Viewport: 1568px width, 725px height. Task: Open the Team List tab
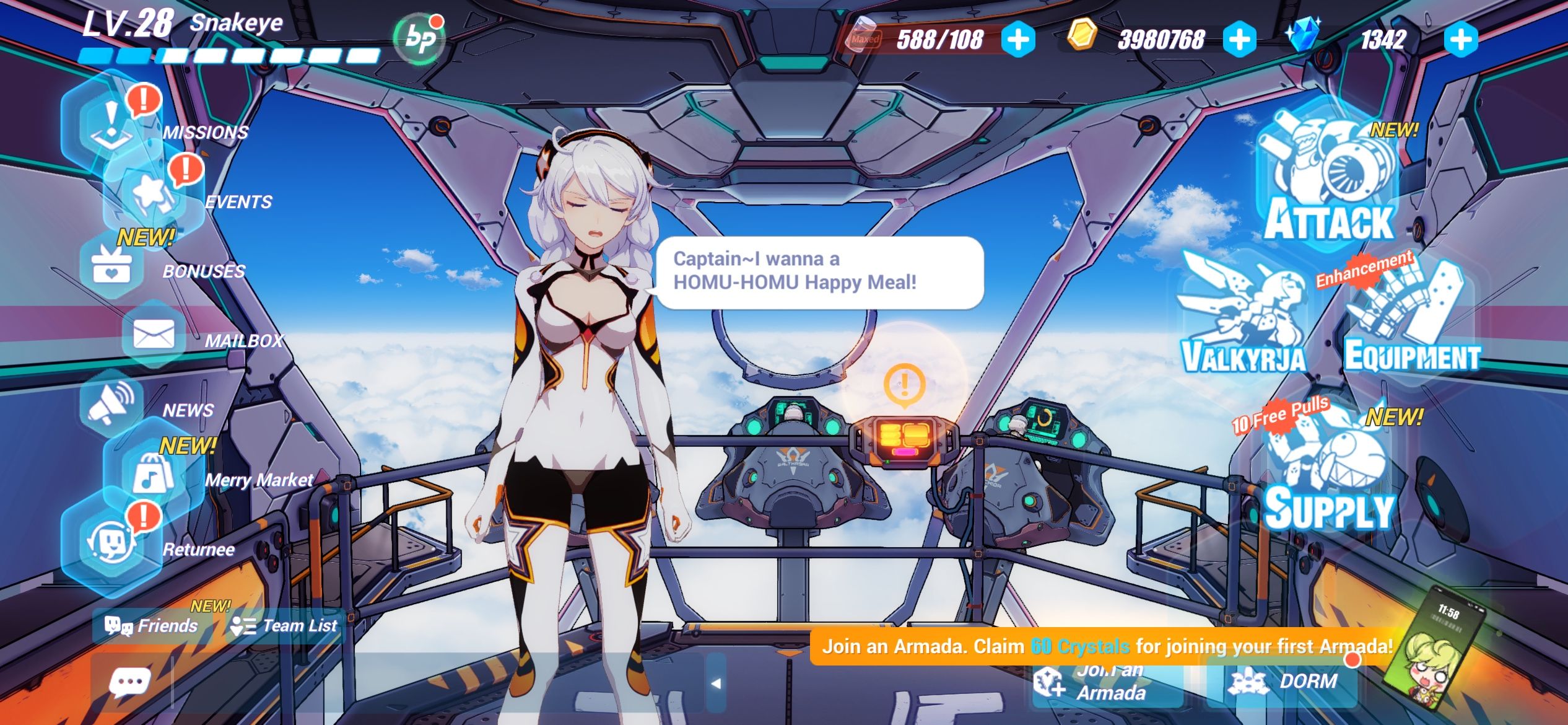pyautogui.click(x=285, y=626)
